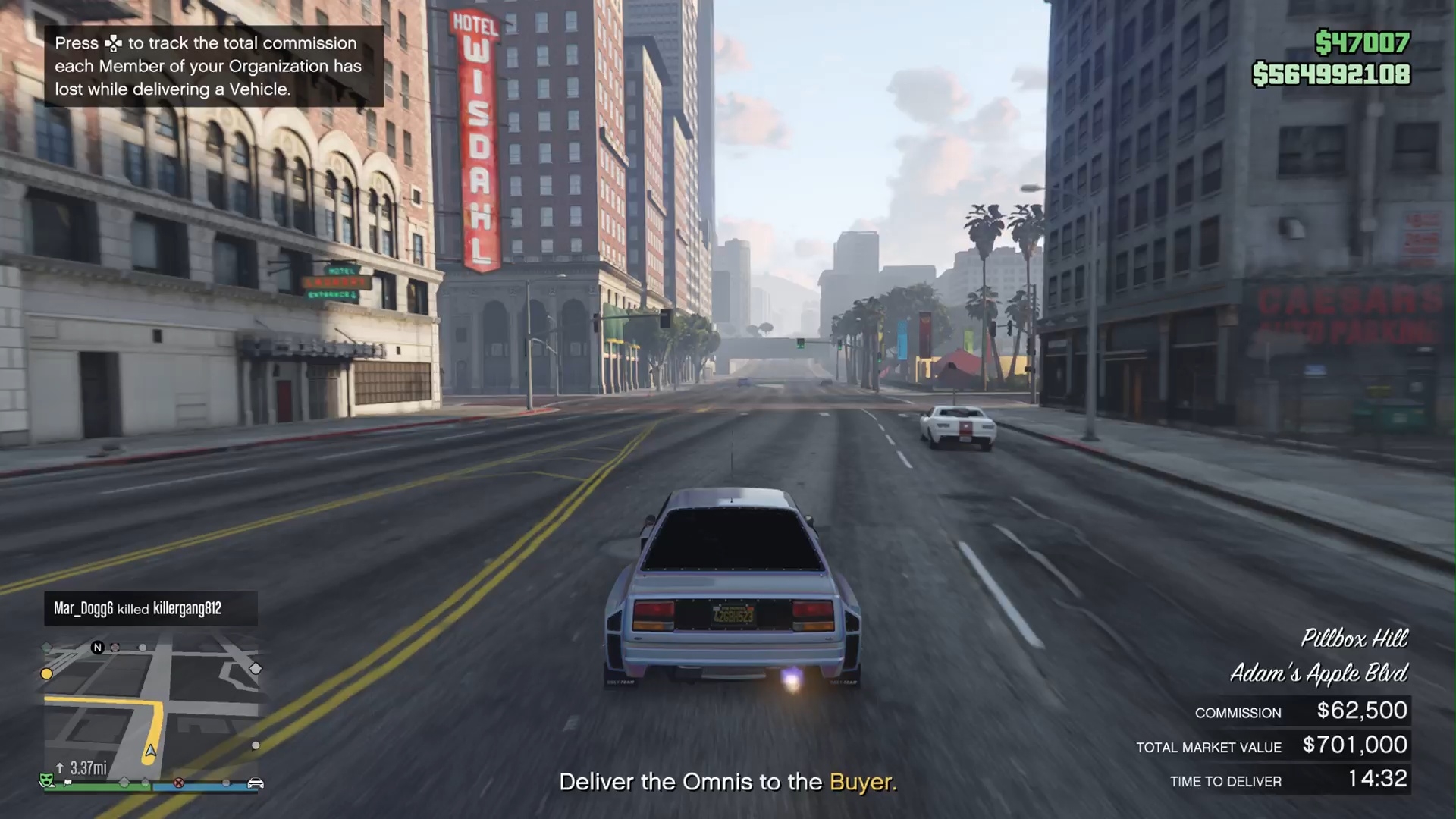Select the player arrow on the minimap
Image resolution: width=1456 pixels, height=819 pixels.
click(151, 751)
